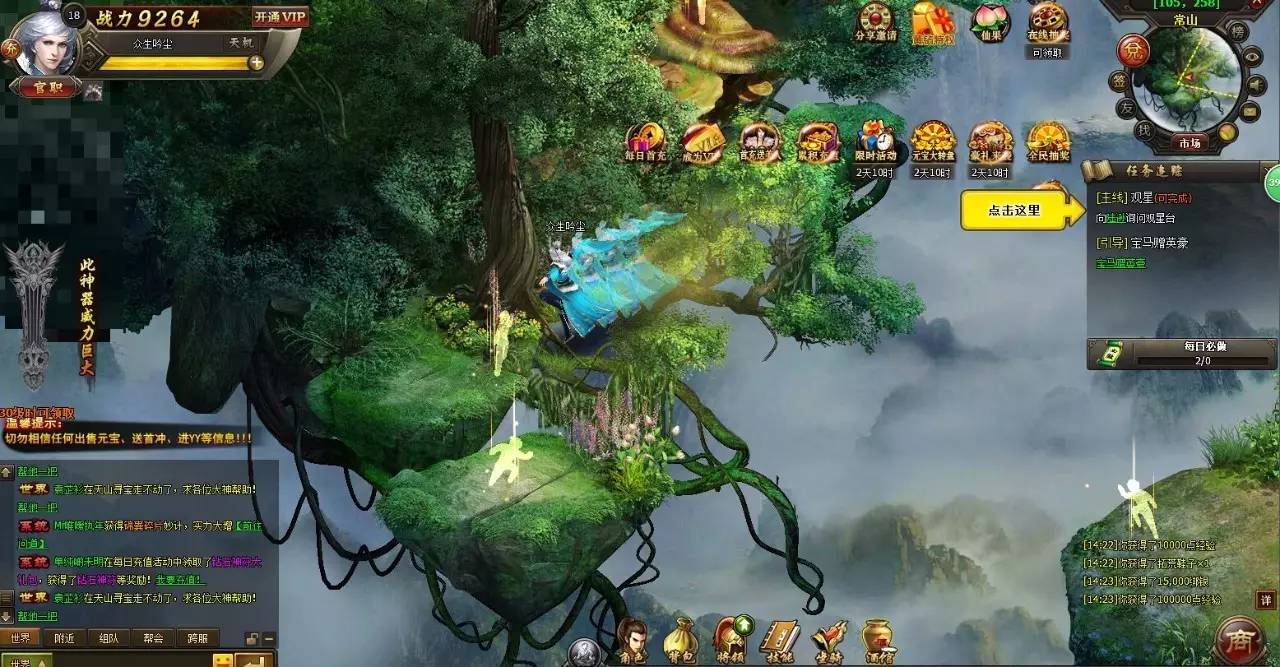Click the circular minimap of 常山

click(x=1188, y=78)
